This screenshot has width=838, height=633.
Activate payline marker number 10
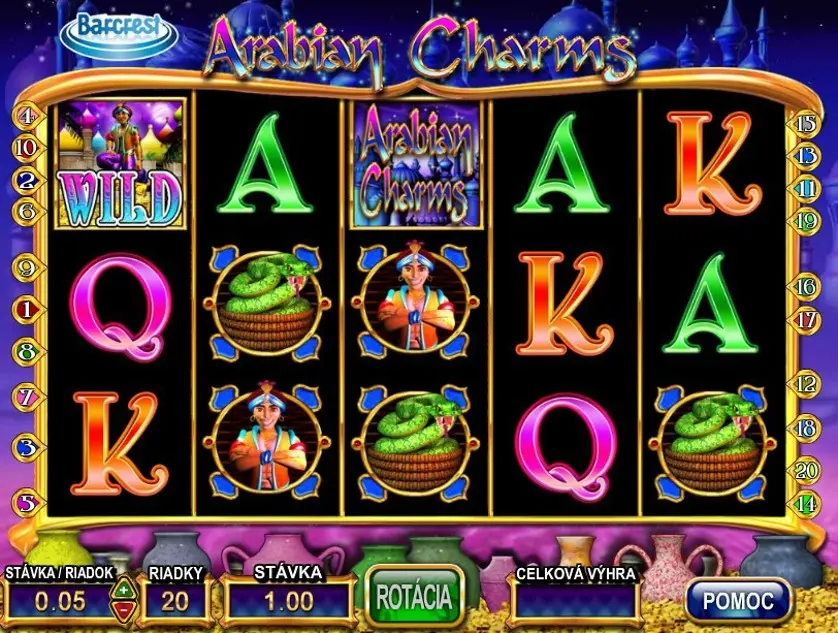27,148
